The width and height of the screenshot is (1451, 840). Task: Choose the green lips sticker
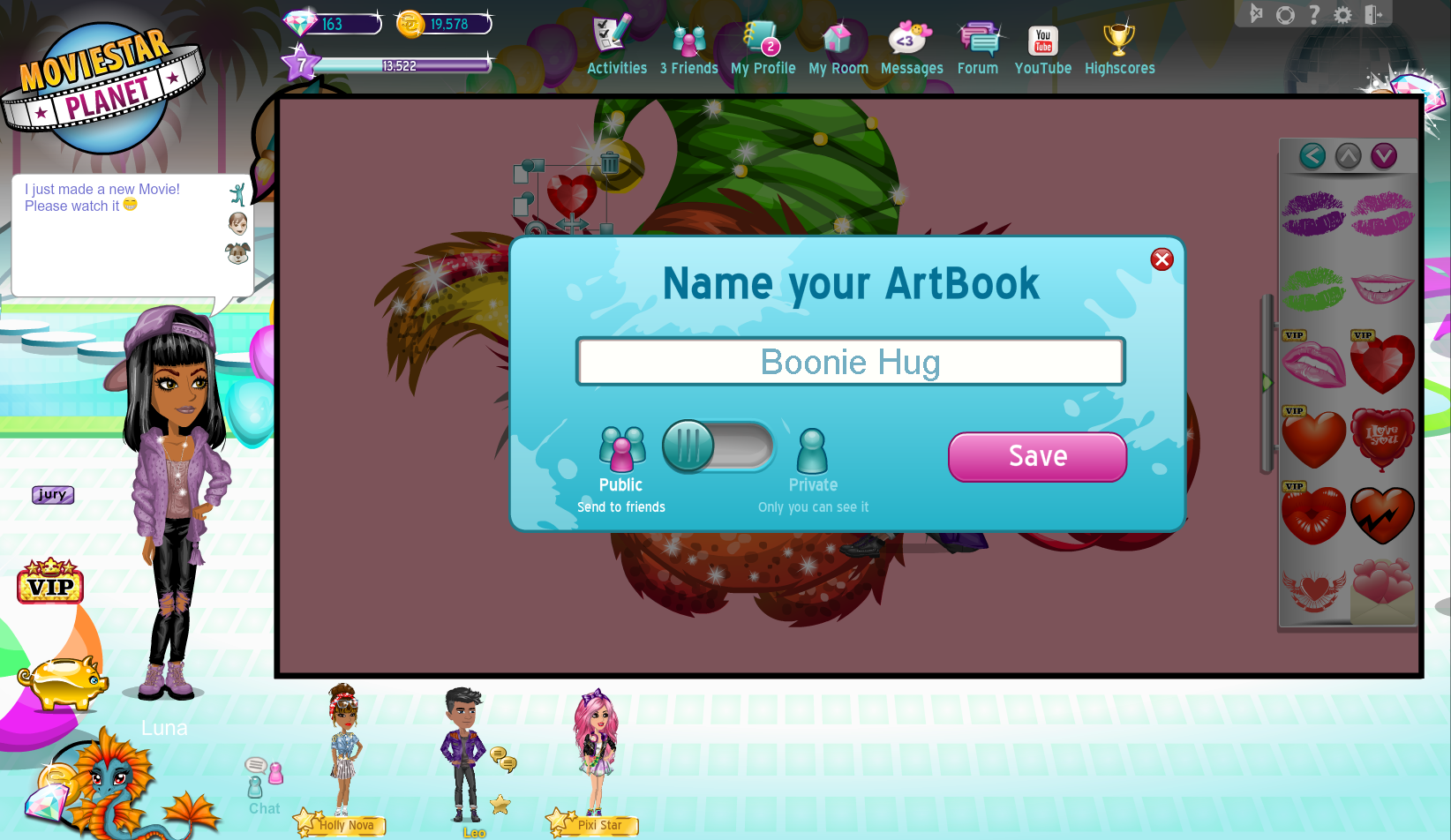coord(1313,289)
